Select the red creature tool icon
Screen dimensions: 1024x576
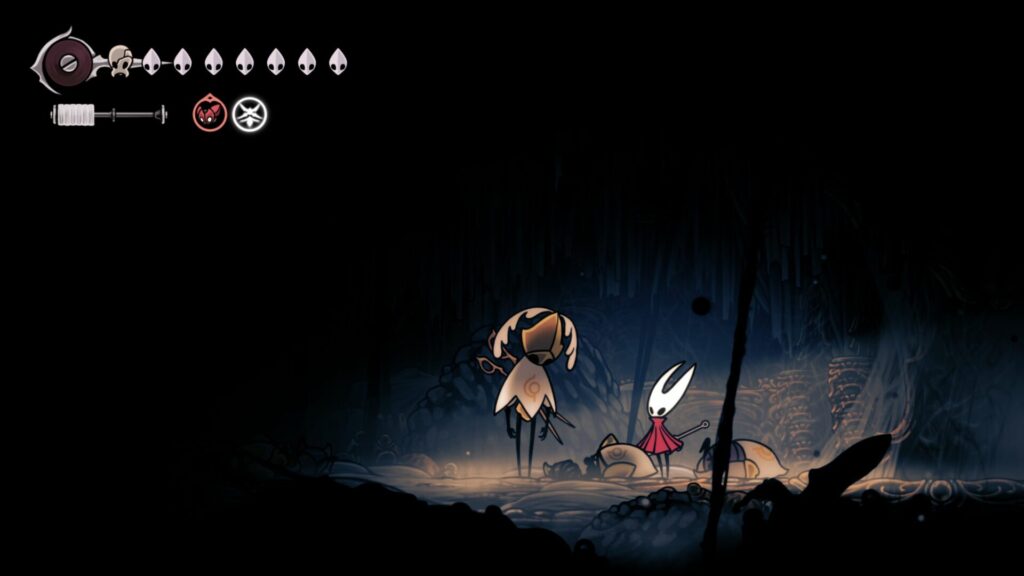tap(208, 114)
